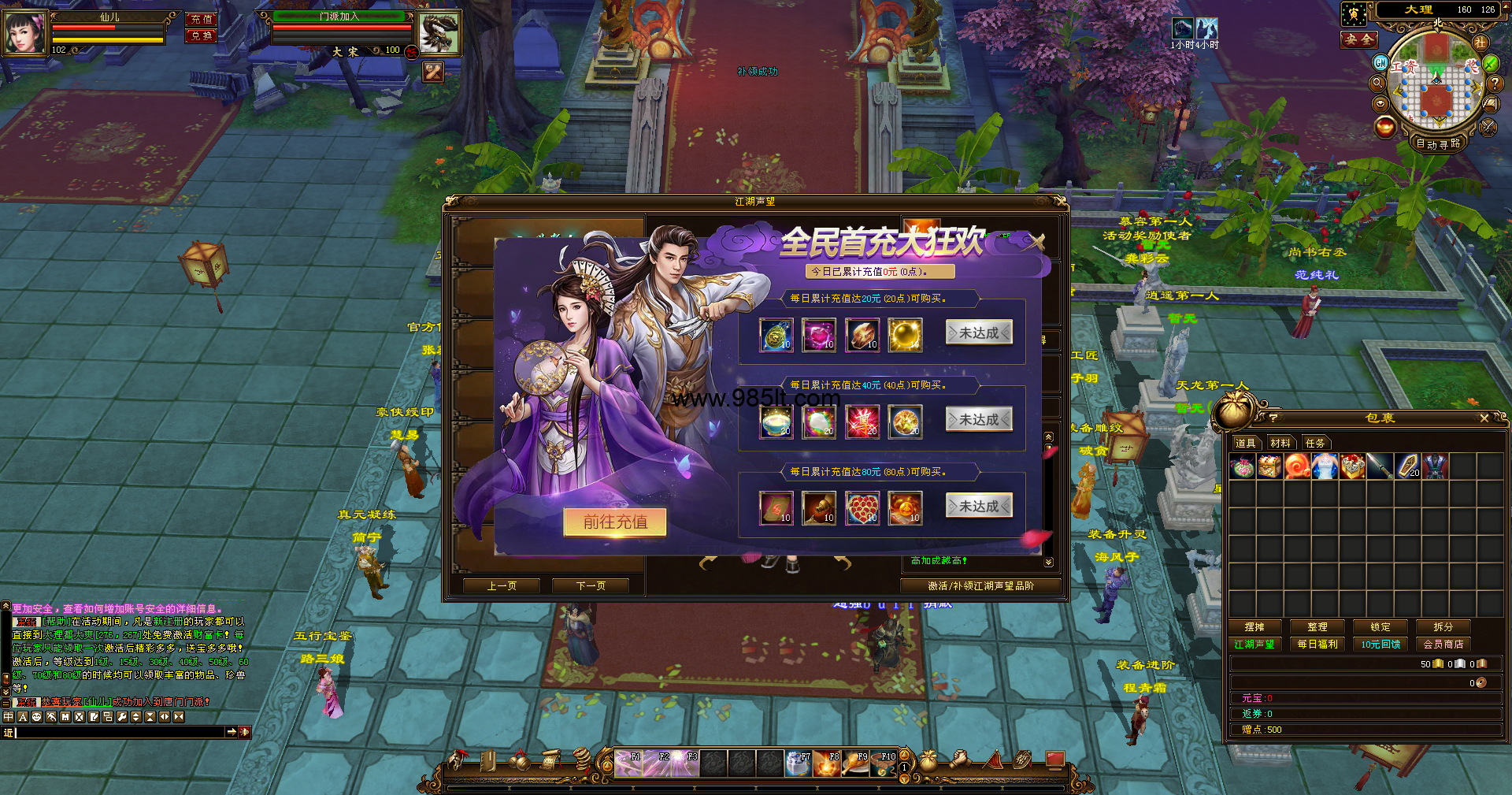Go to previous page with 上一页
The width and height of the screenshot is (1512, 795).
502,585
